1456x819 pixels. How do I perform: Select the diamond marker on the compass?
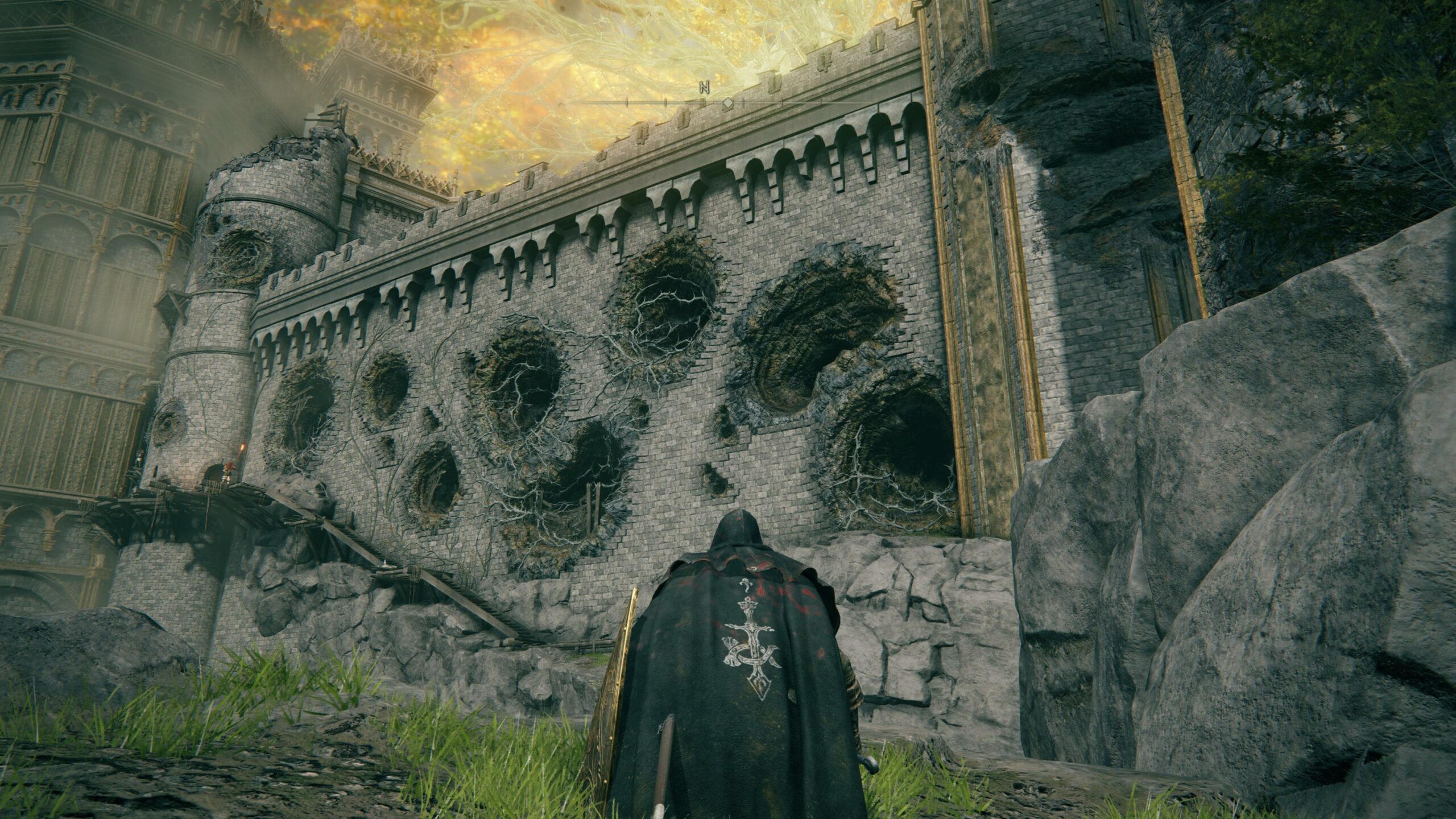(x=727, y=103)
